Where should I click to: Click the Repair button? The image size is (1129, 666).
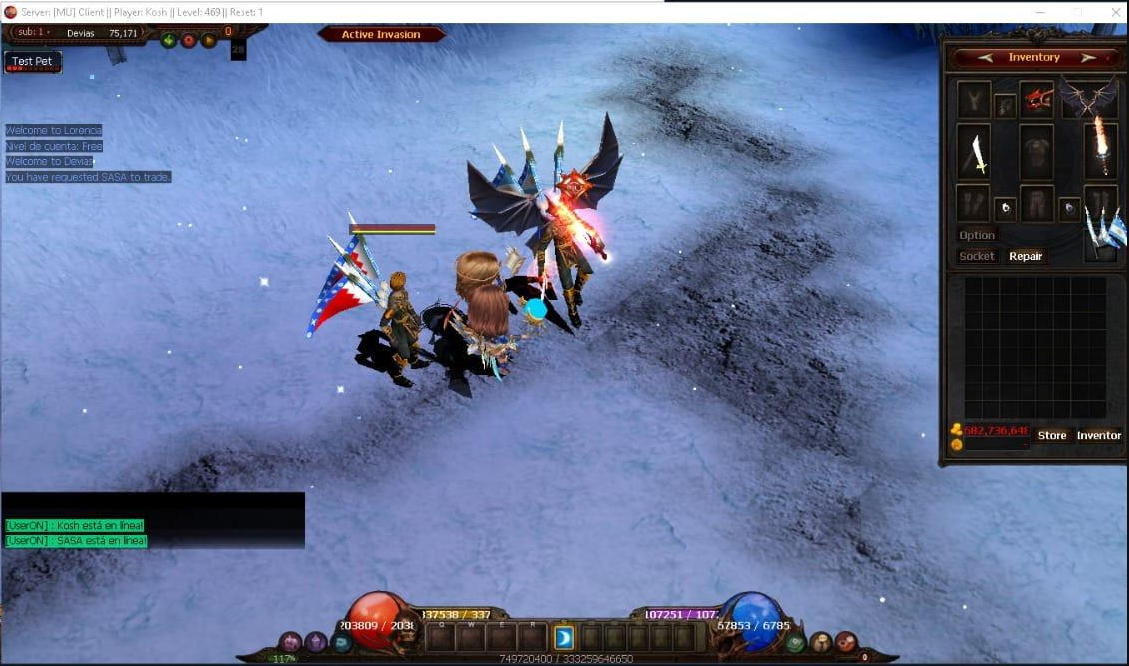tap(1025, 257)
